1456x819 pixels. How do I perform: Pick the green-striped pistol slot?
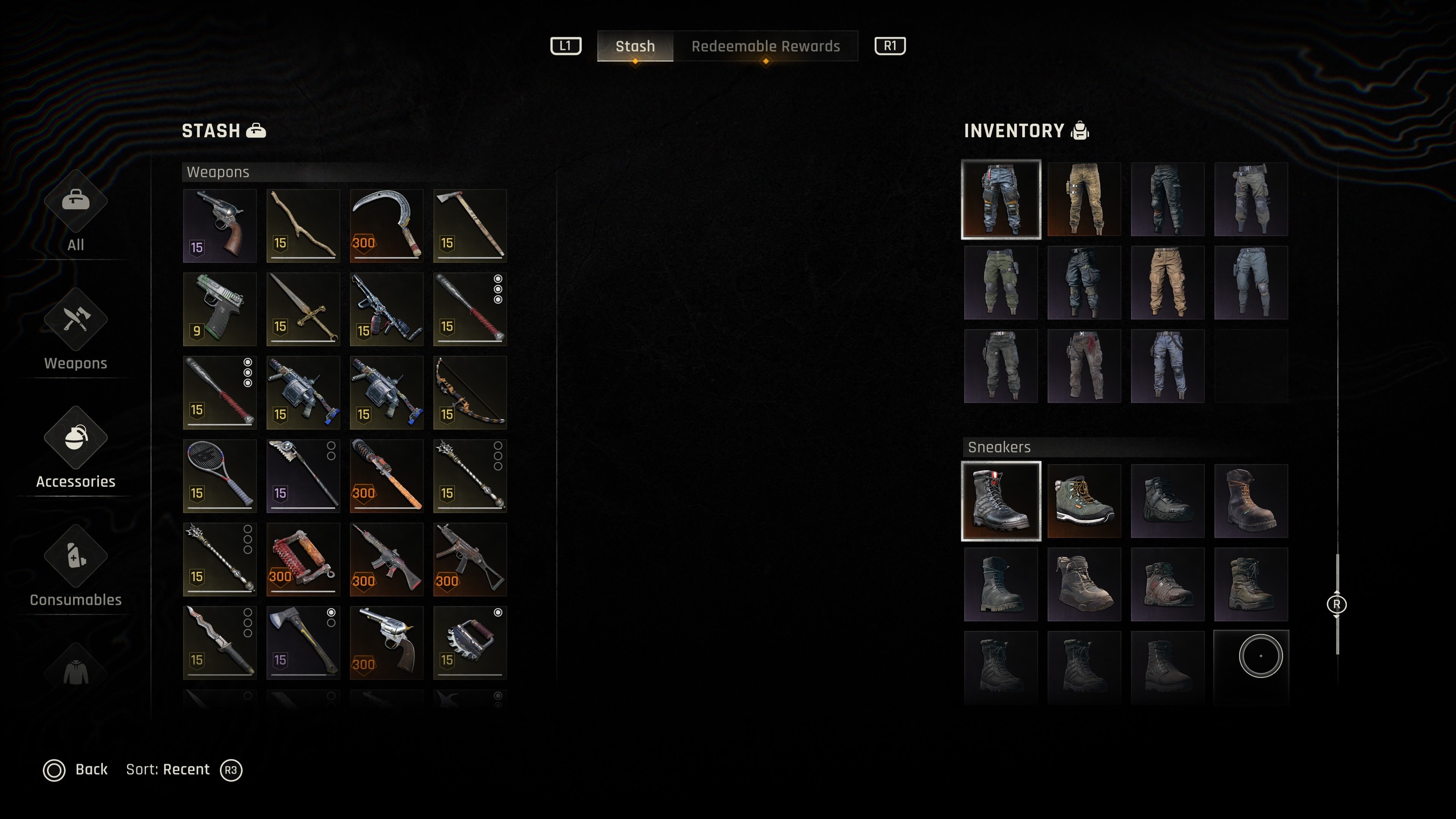coord(220,309)
